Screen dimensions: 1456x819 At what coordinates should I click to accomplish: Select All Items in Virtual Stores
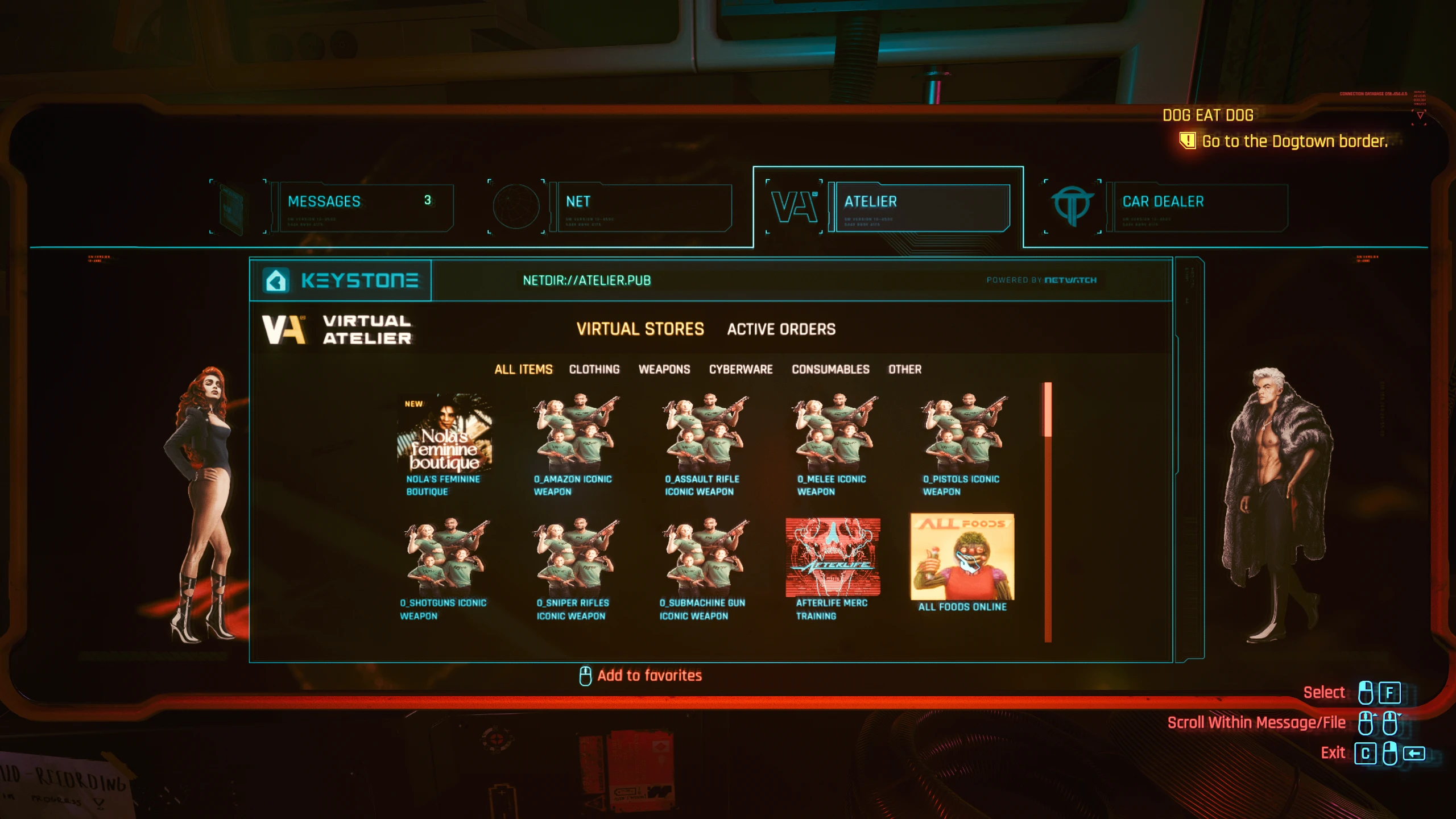pos(523,369)
